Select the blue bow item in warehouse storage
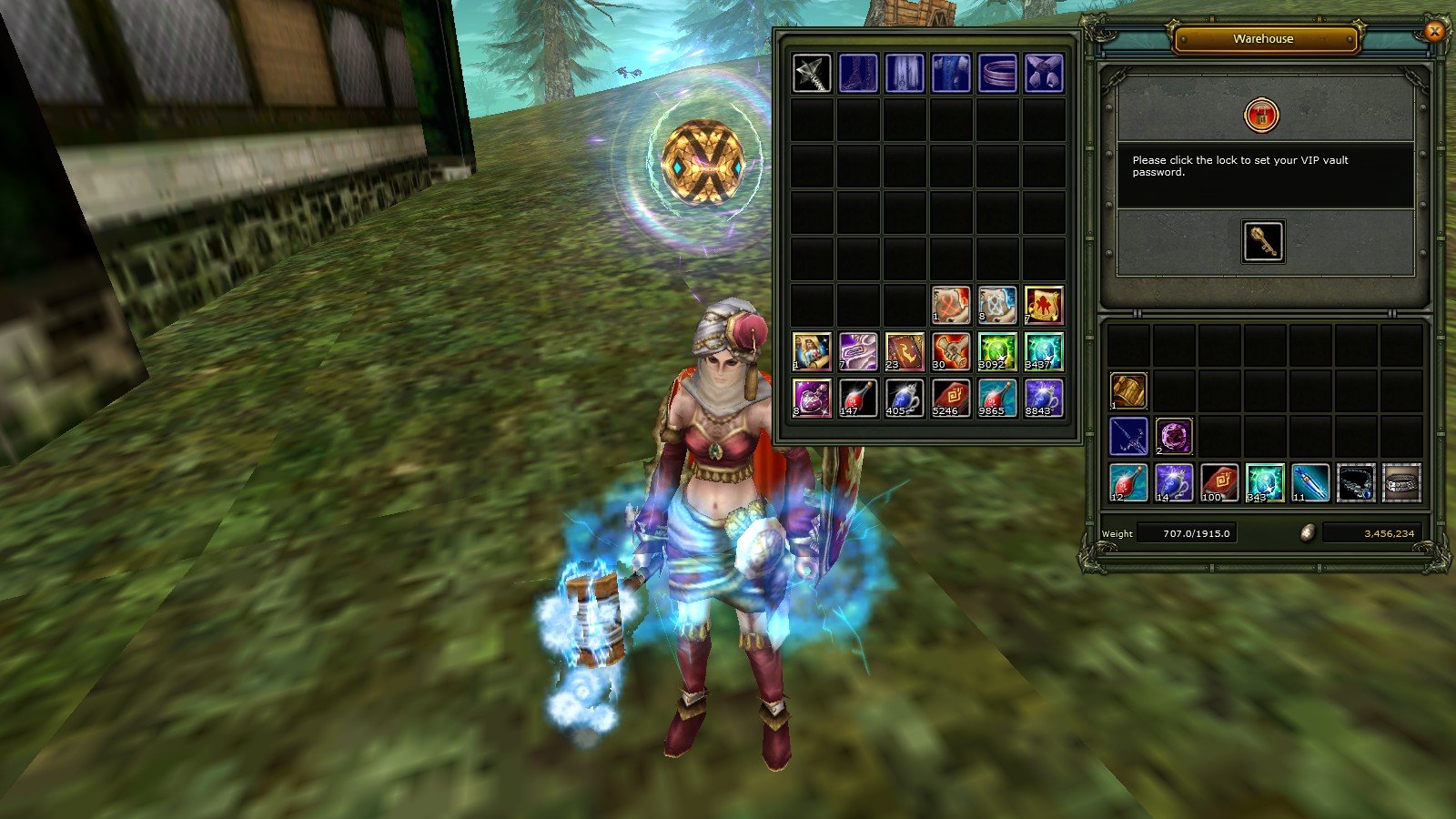 1128,435
